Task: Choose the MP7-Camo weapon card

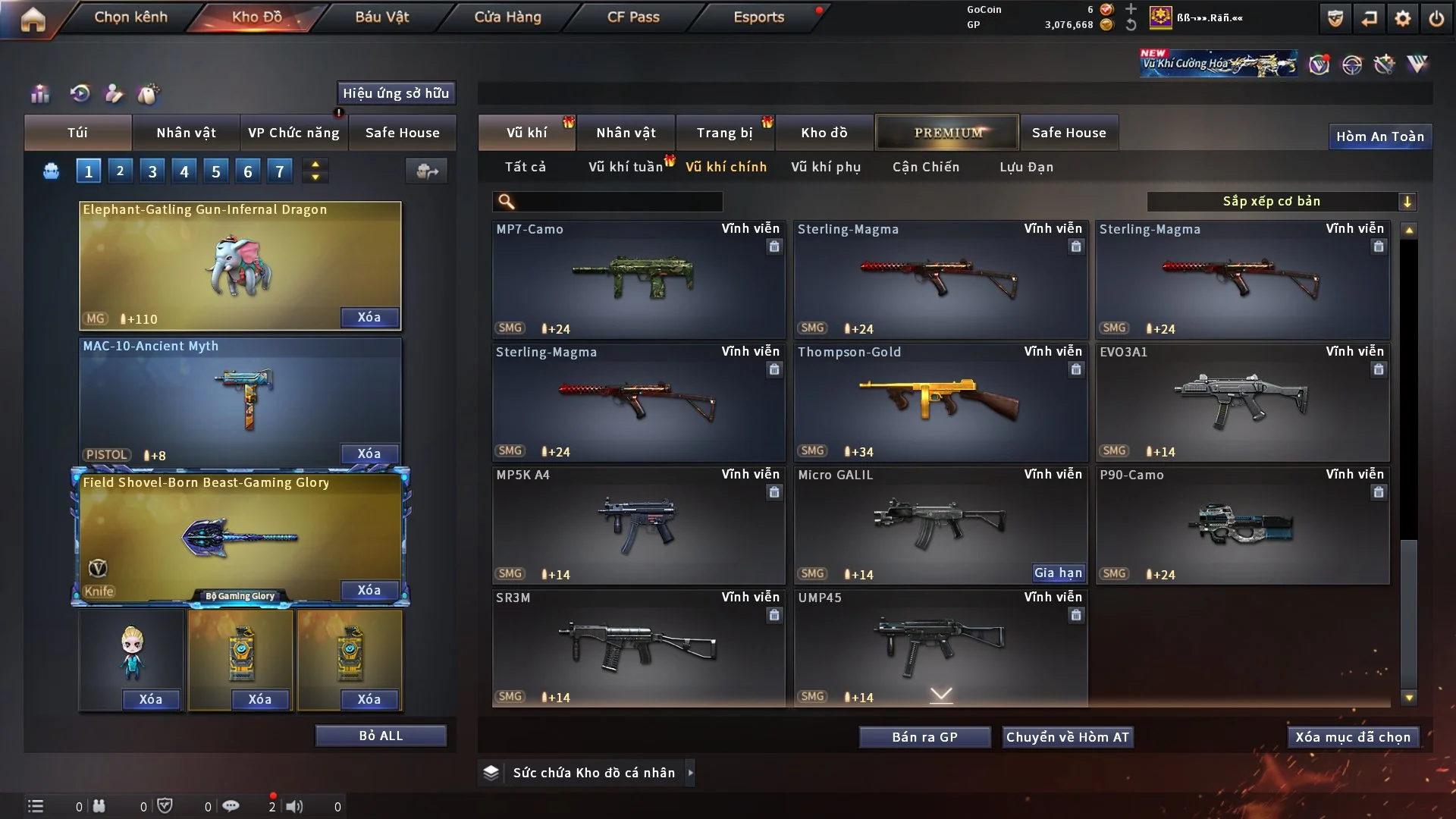Action: [x=638, y=279]
